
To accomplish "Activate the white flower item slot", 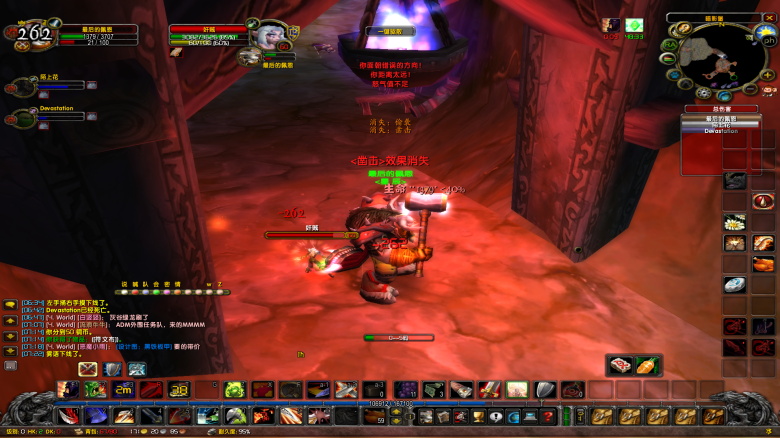I will click(735, 223).
